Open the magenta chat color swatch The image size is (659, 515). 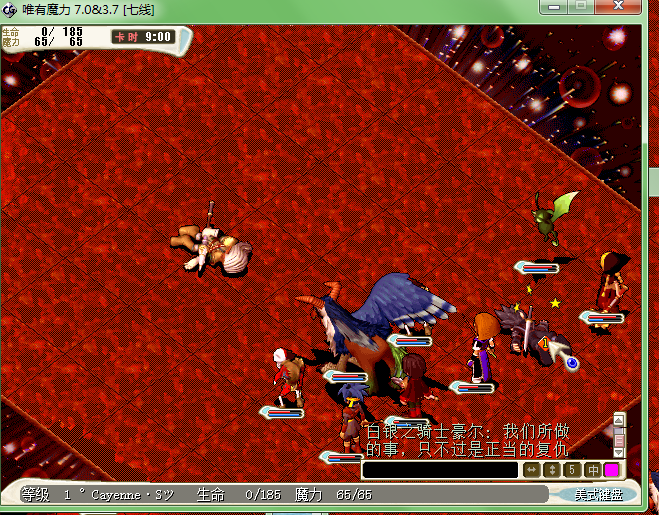coord(611,470)
